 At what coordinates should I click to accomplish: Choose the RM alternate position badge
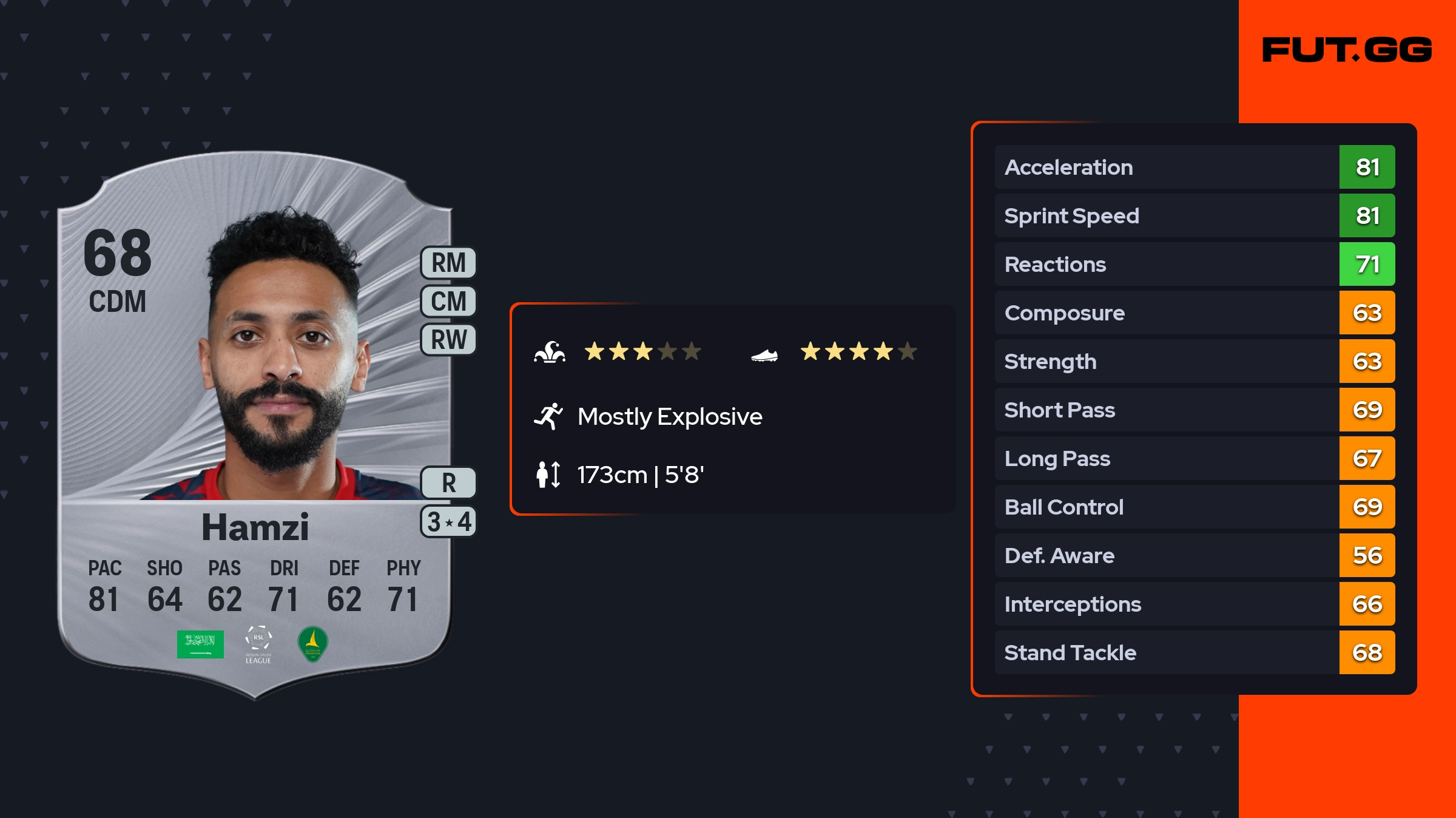[x=448, y=263]
